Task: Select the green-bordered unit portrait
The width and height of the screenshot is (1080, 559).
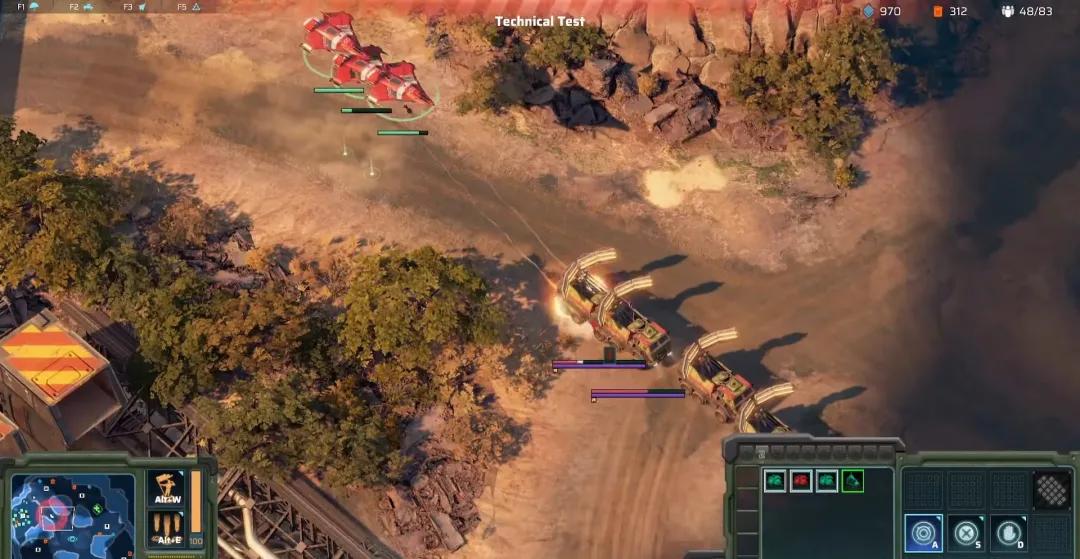Action: click(852, 481)
